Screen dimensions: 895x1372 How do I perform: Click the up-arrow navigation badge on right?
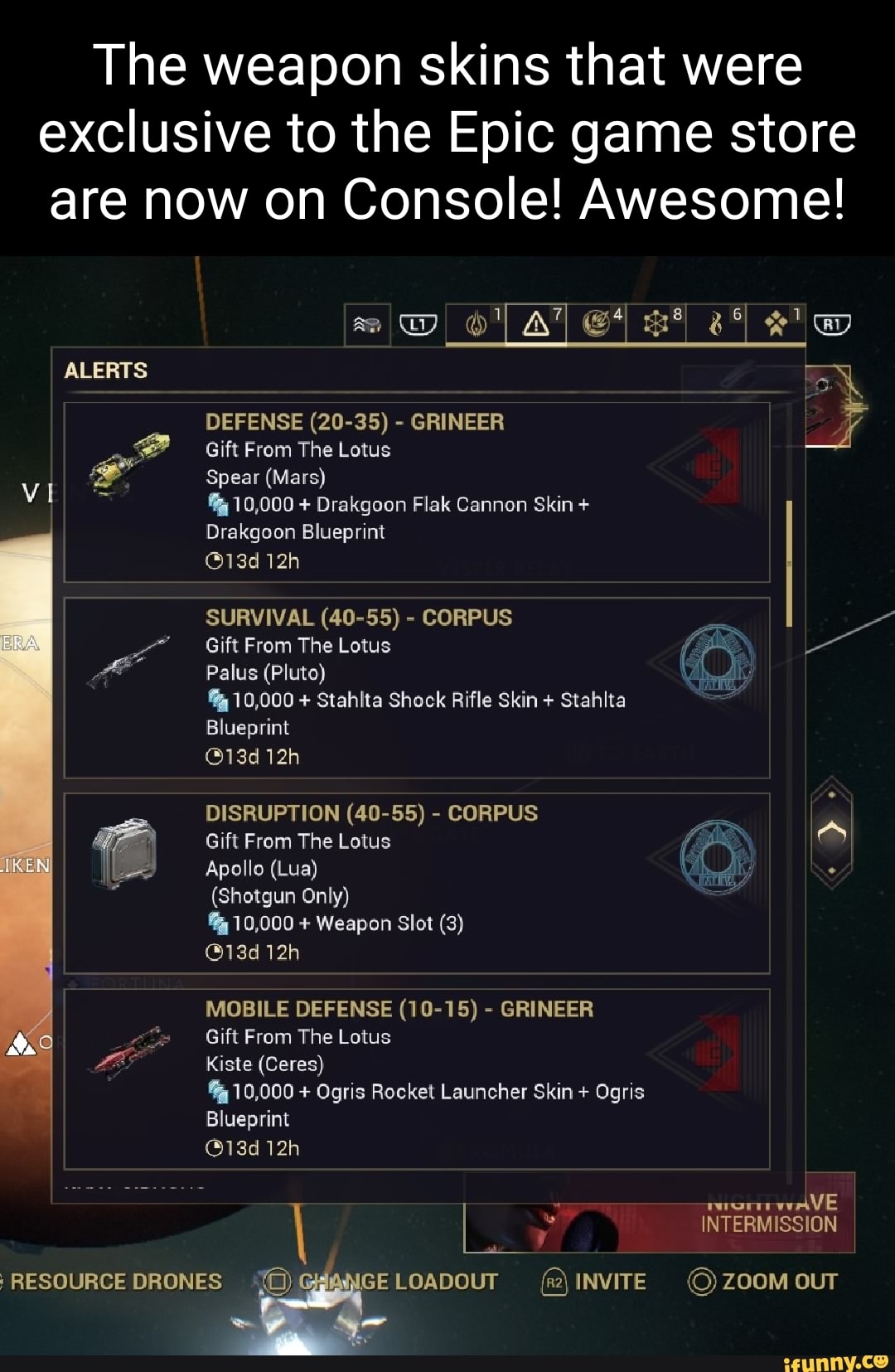pos(831,831)
